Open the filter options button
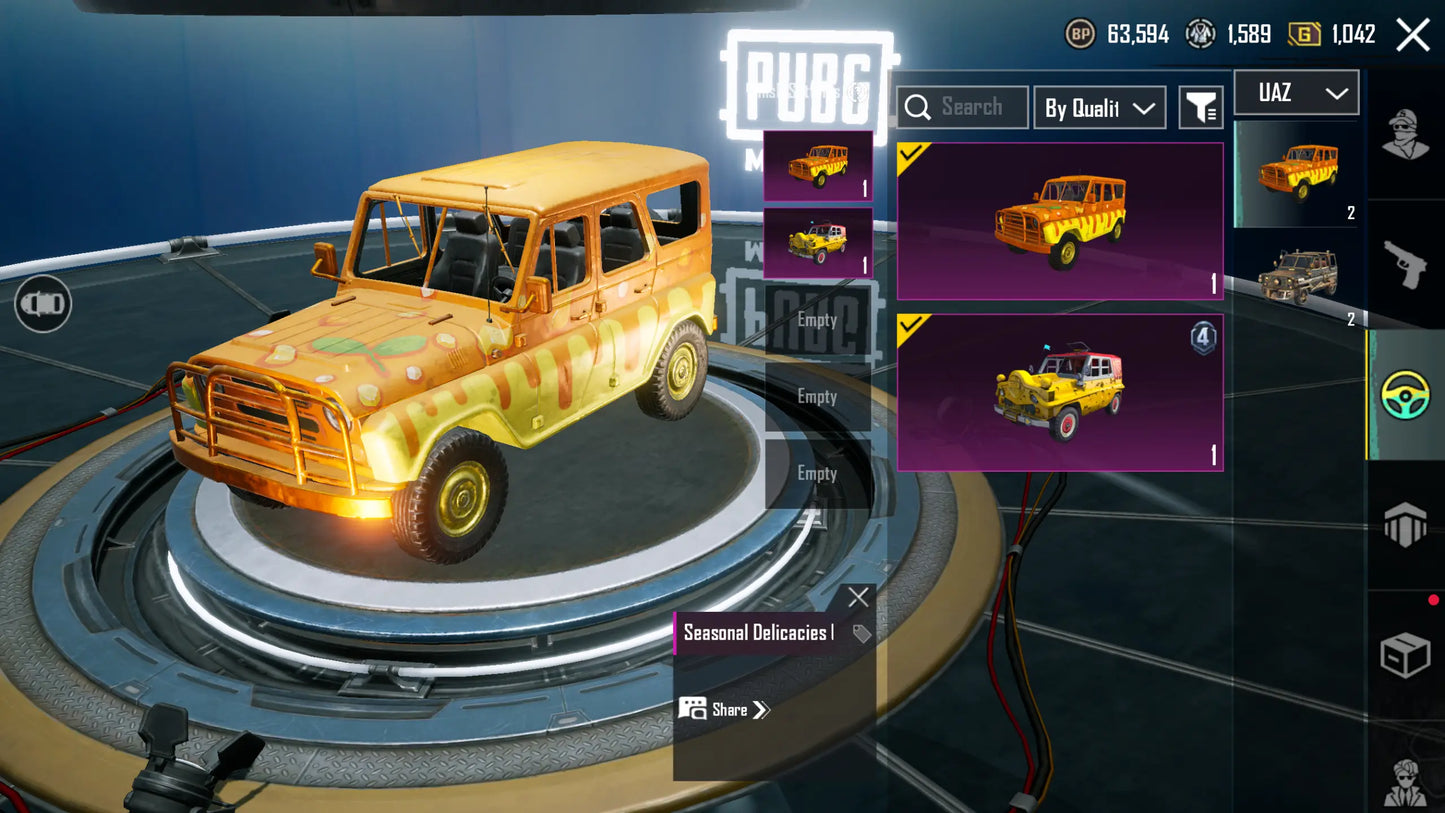 (x=1201, y=107)
